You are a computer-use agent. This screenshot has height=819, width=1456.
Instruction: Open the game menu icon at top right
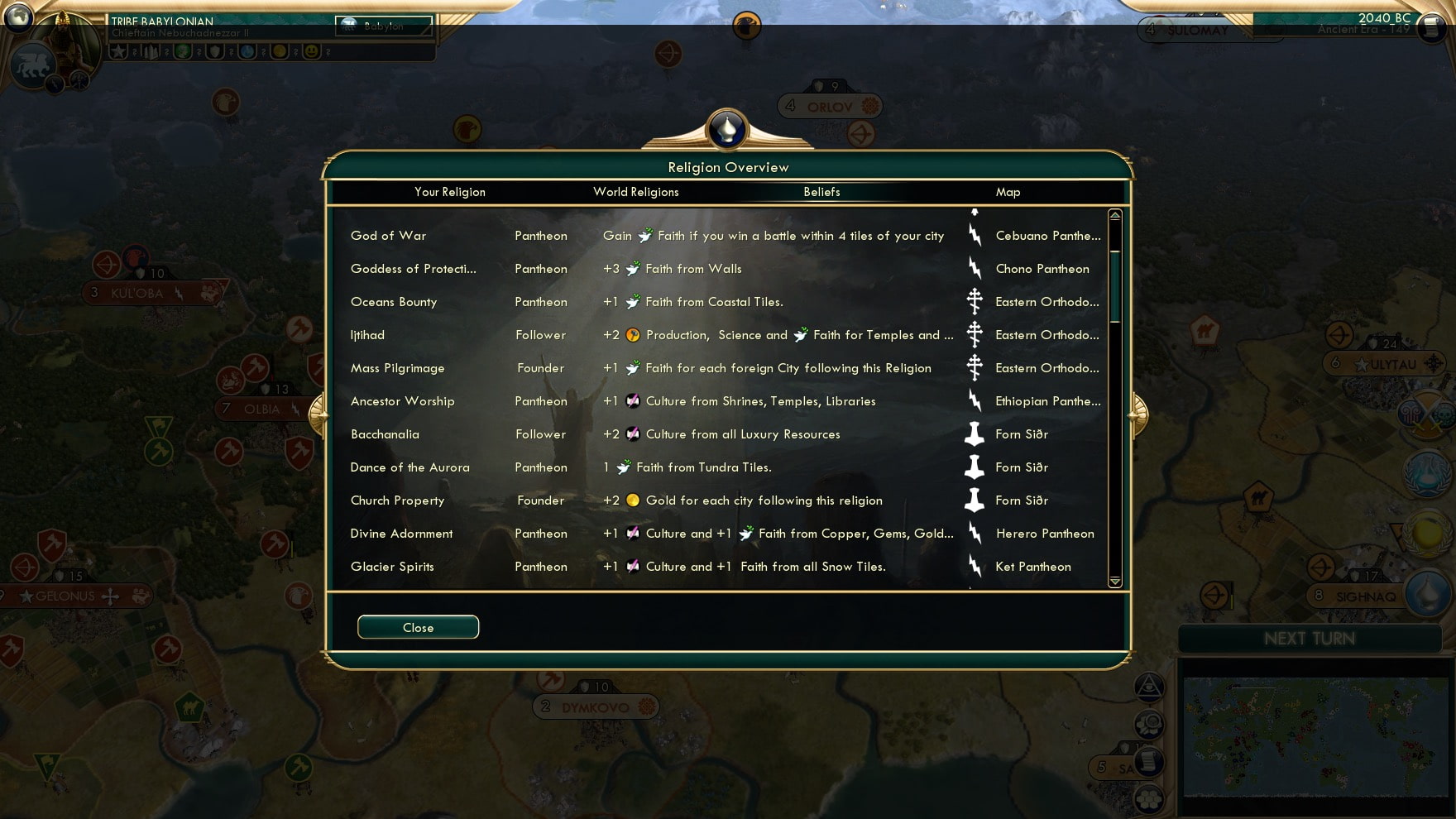pos(1430,28)
